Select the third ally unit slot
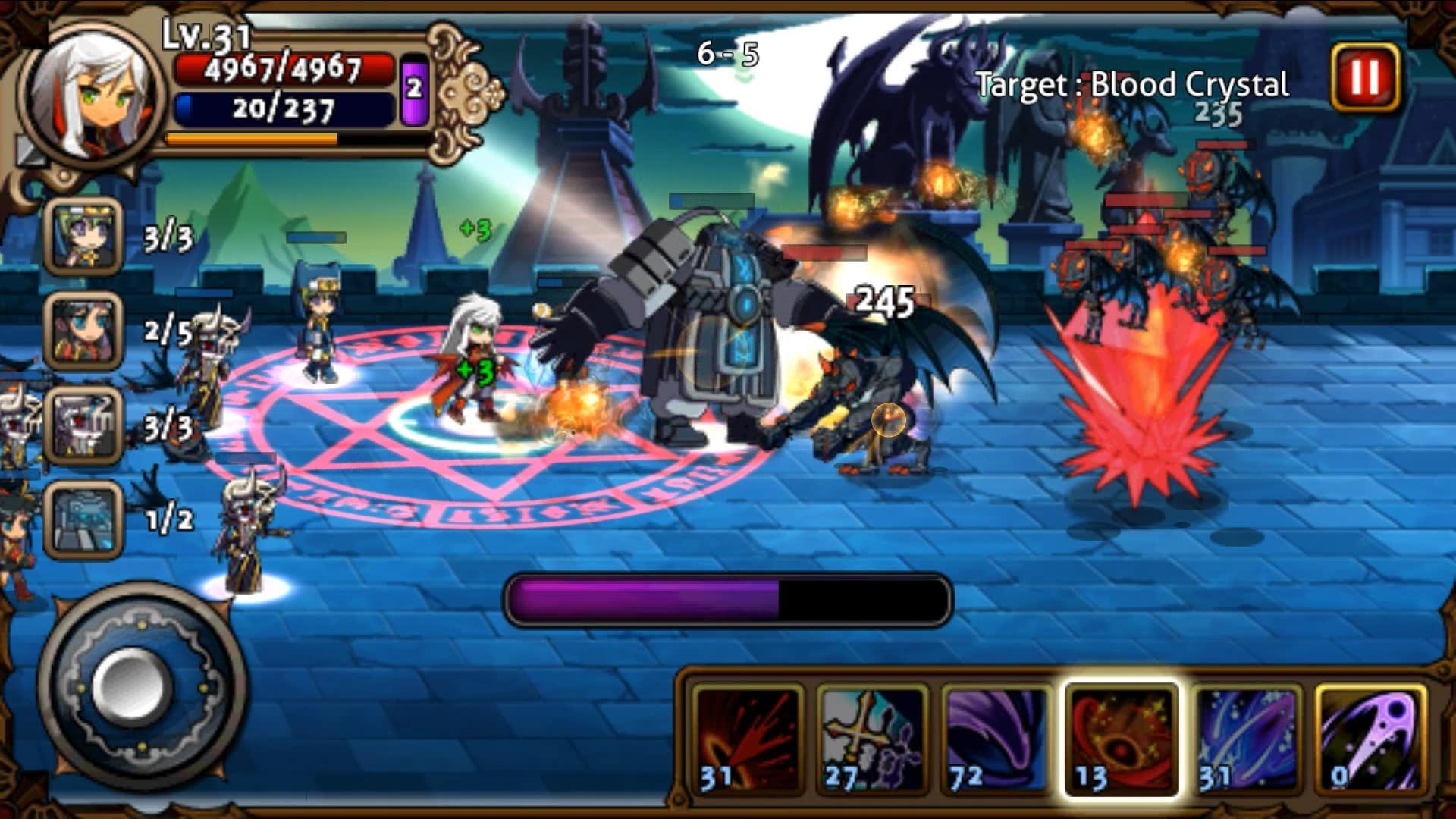The image size is (1456, 819). click(83, 421)
